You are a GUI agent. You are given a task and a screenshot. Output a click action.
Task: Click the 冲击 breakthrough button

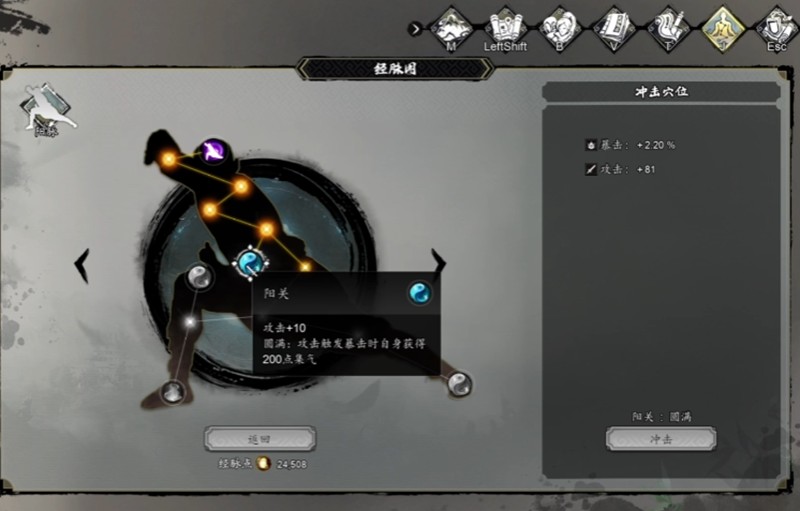[661, 439]
